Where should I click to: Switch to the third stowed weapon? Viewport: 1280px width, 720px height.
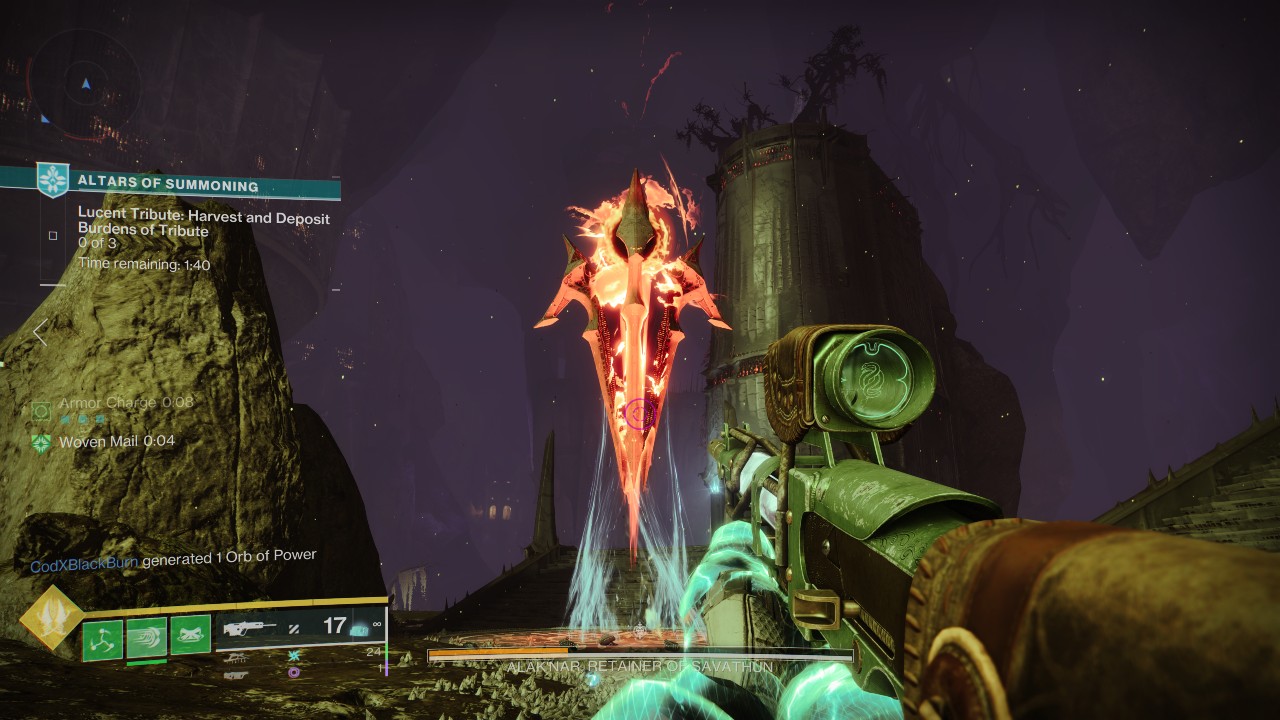tap(236, 674)
